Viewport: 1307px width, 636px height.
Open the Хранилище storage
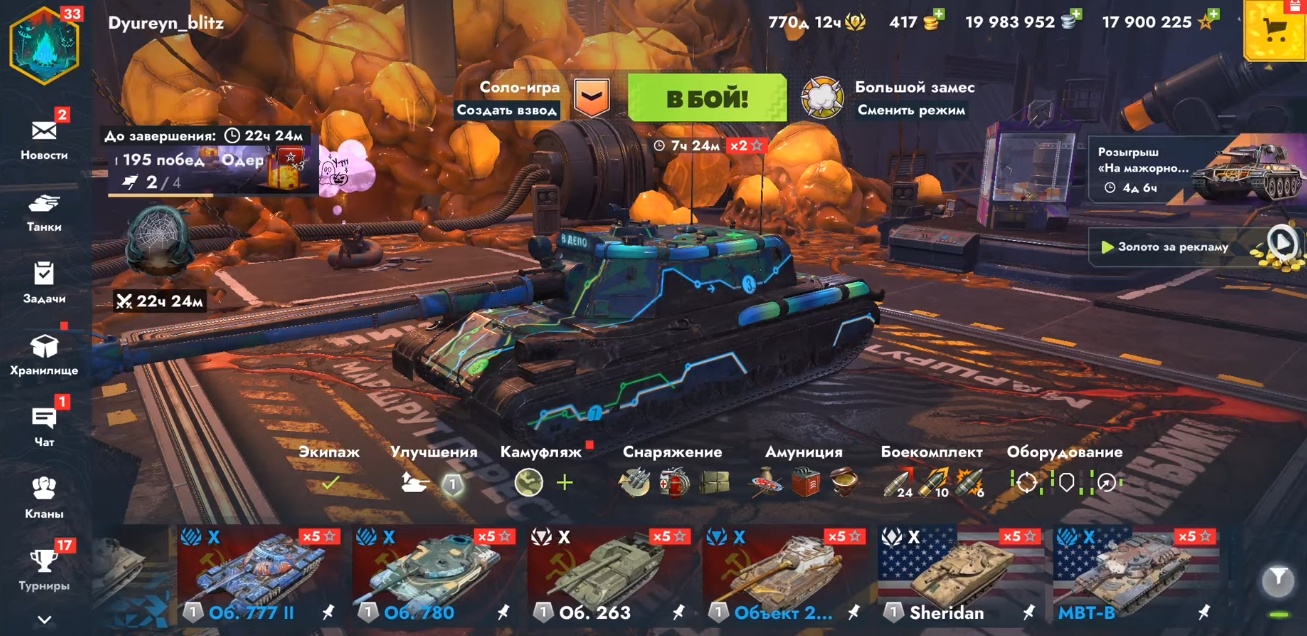coord(44,353)
